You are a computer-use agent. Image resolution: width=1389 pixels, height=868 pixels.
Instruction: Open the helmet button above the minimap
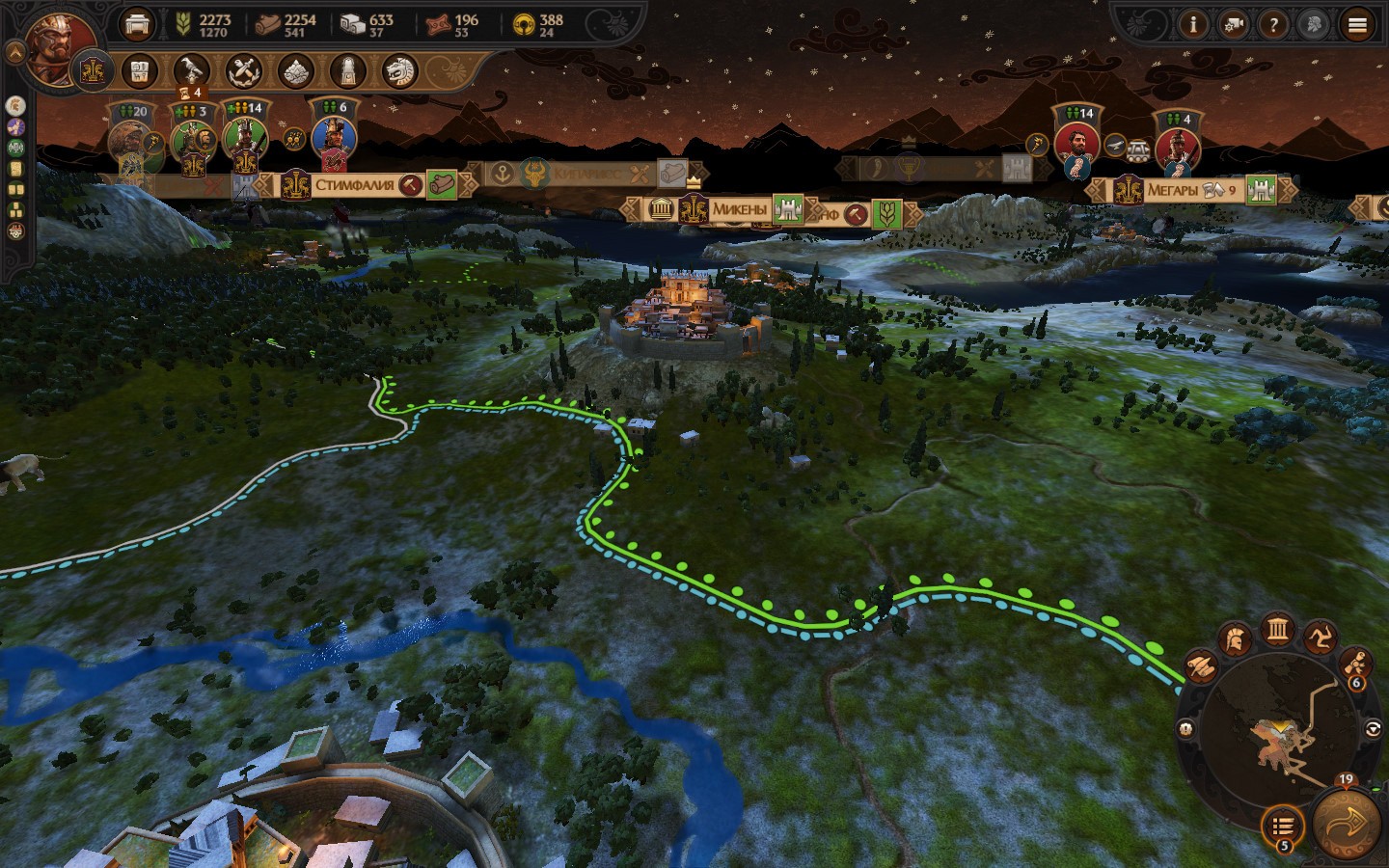(x=1235, y=638)
